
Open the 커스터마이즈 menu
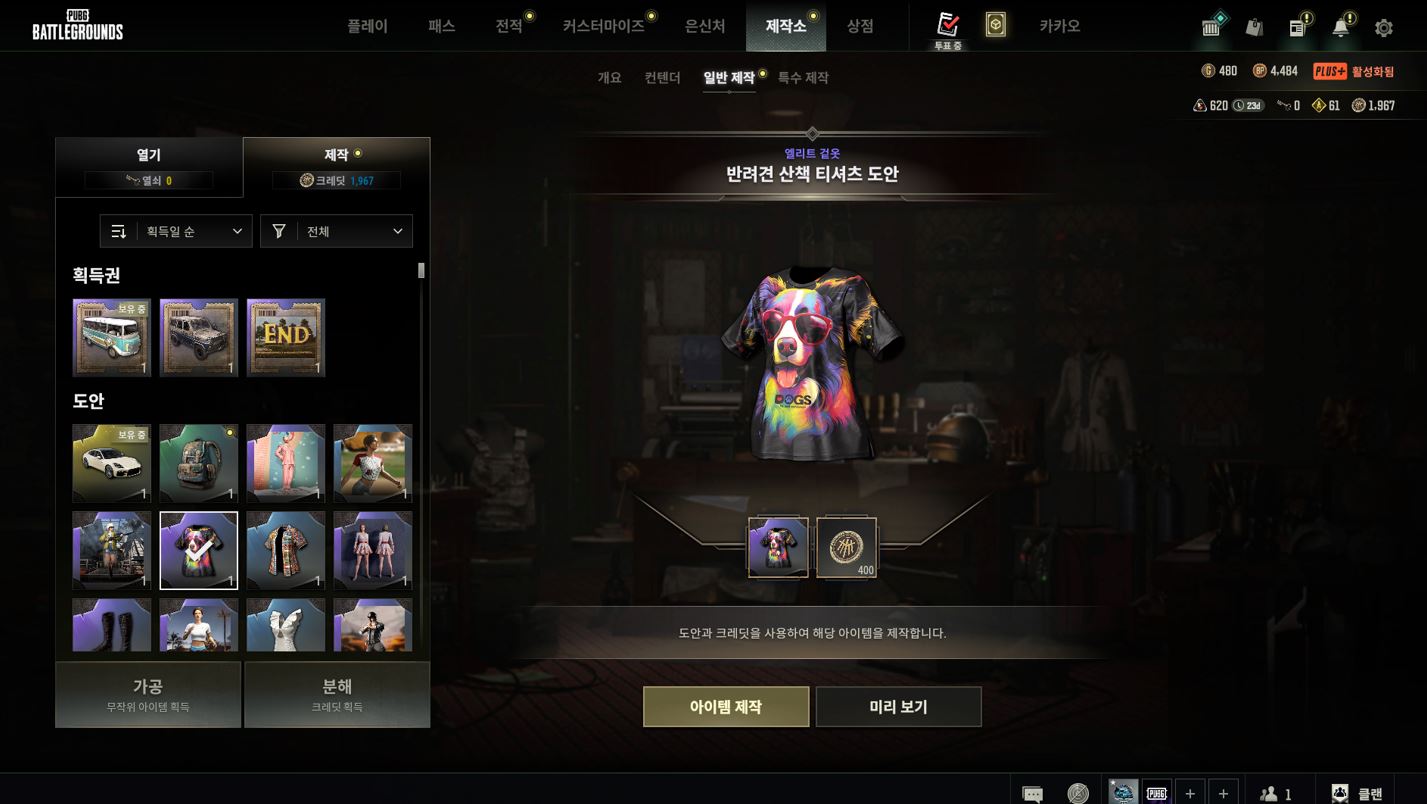coord(603,26)
